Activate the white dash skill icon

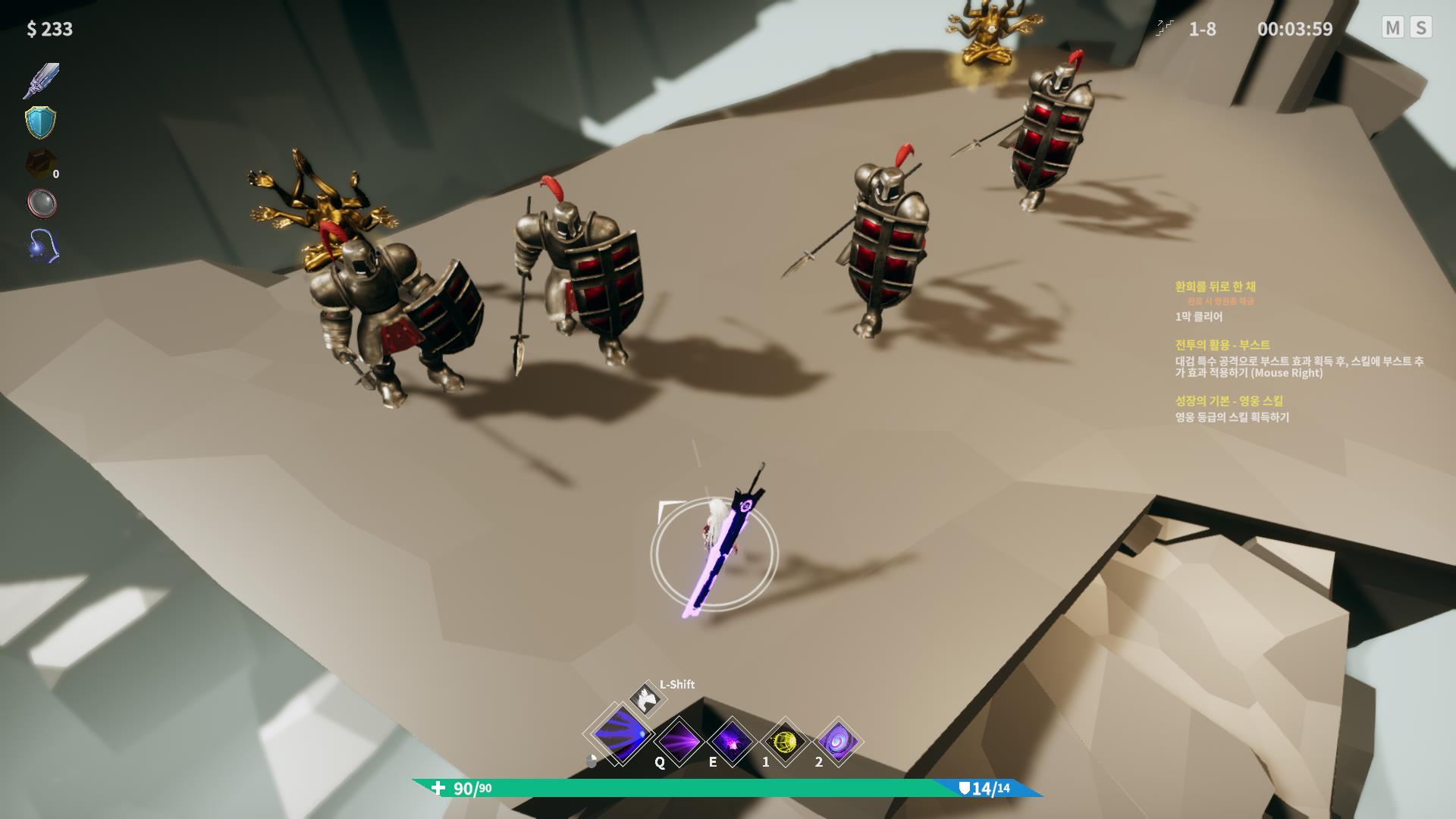647,698
